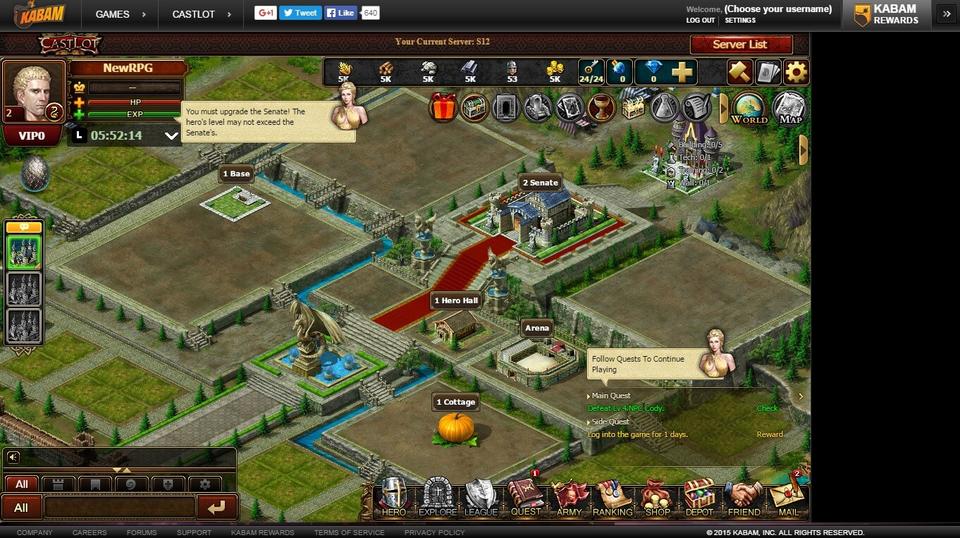Viewport: 960px width, 538px height.
Task: Open the red gift box icon
Action: [443, 107]
